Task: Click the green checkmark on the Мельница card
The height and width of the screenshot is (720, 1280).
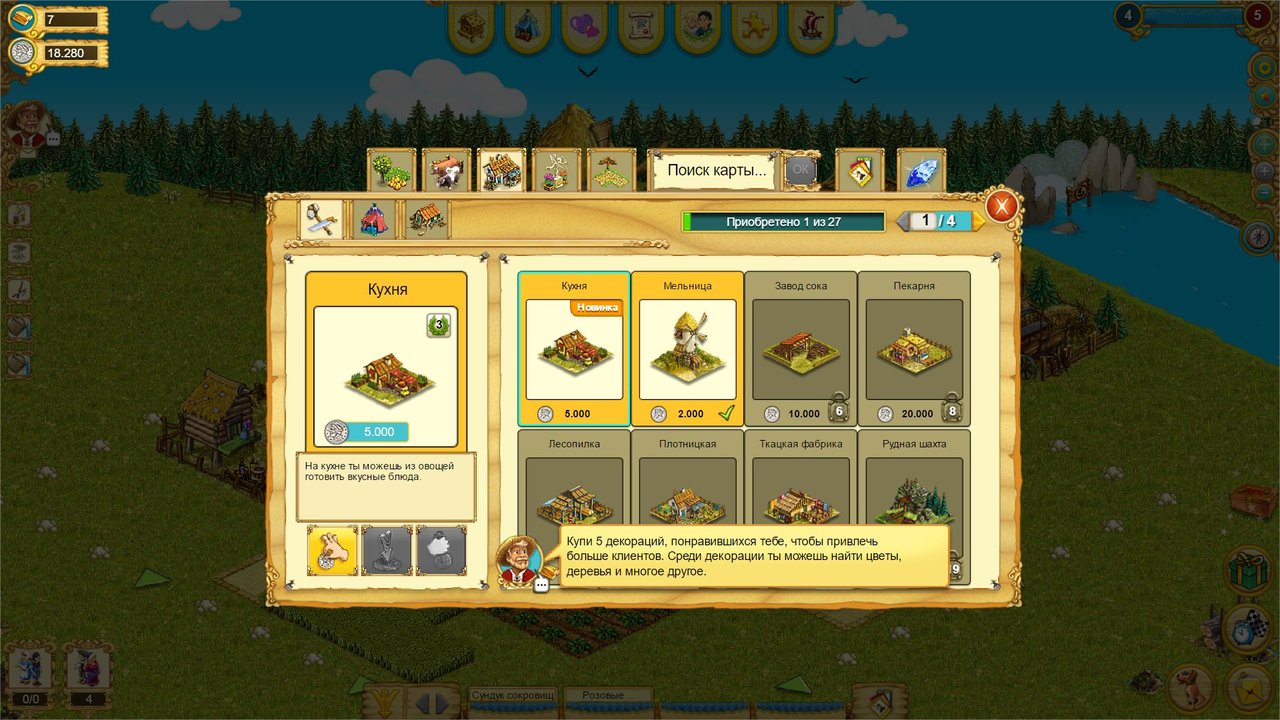Action: coord(726,412)
